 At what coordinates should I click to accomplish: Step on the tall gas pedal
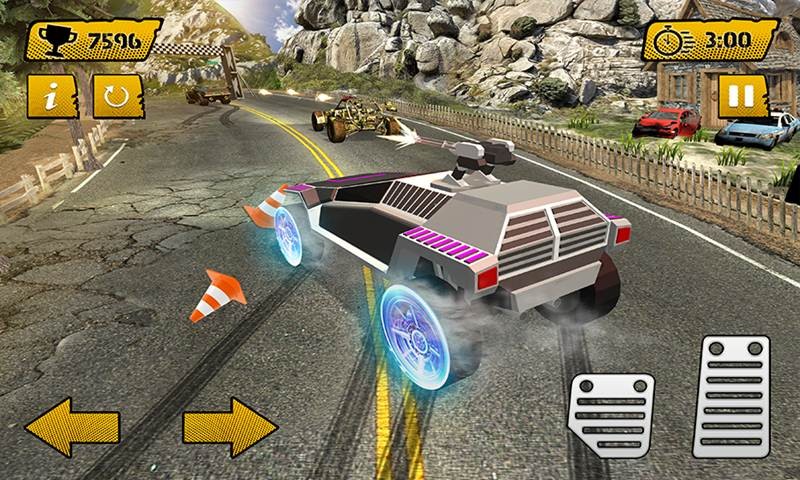point(731,396)
